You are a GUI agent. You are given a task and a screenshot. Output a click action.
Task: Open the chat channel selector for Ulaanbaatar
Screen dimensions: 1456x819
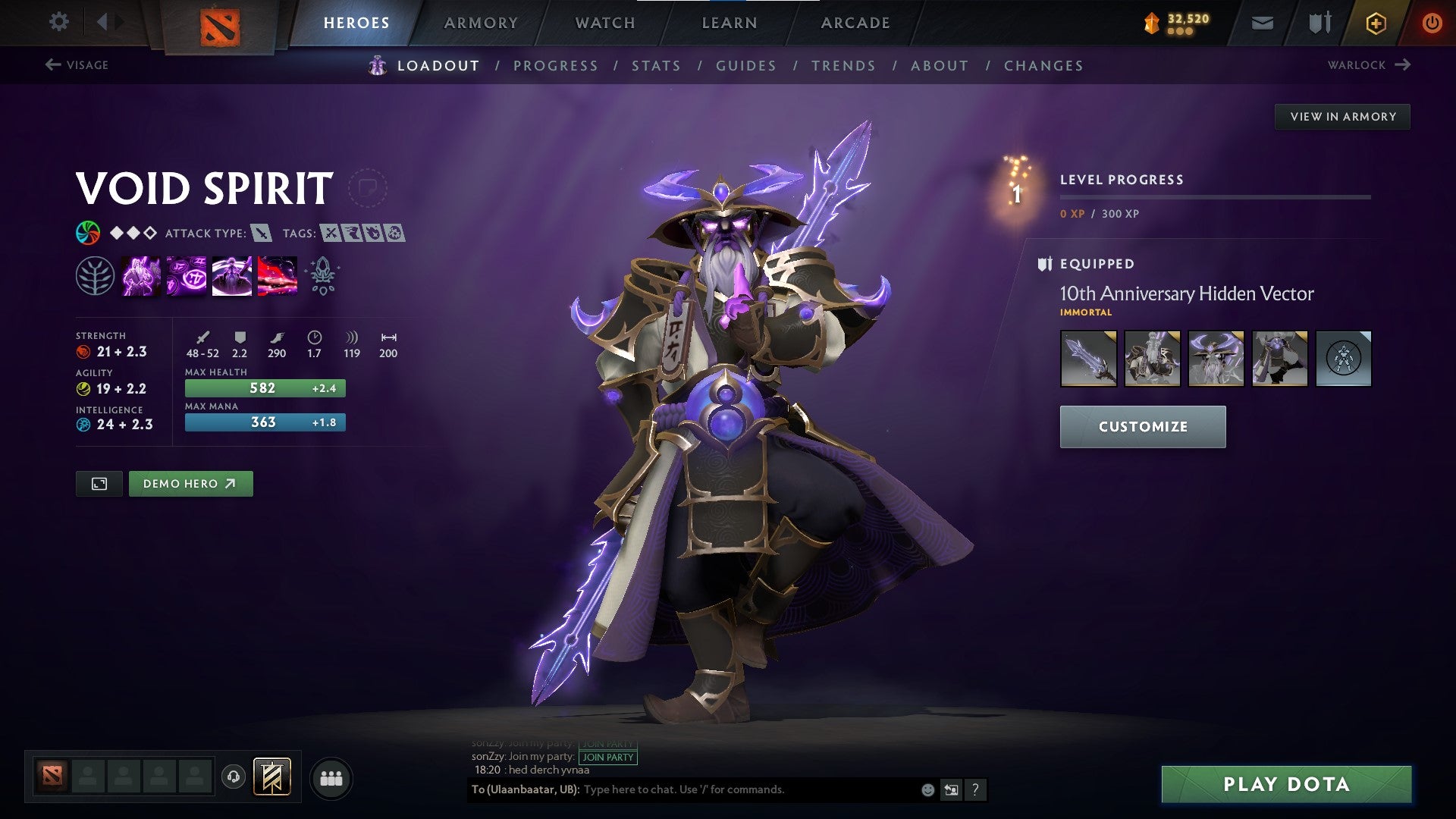tap(525, 789)
